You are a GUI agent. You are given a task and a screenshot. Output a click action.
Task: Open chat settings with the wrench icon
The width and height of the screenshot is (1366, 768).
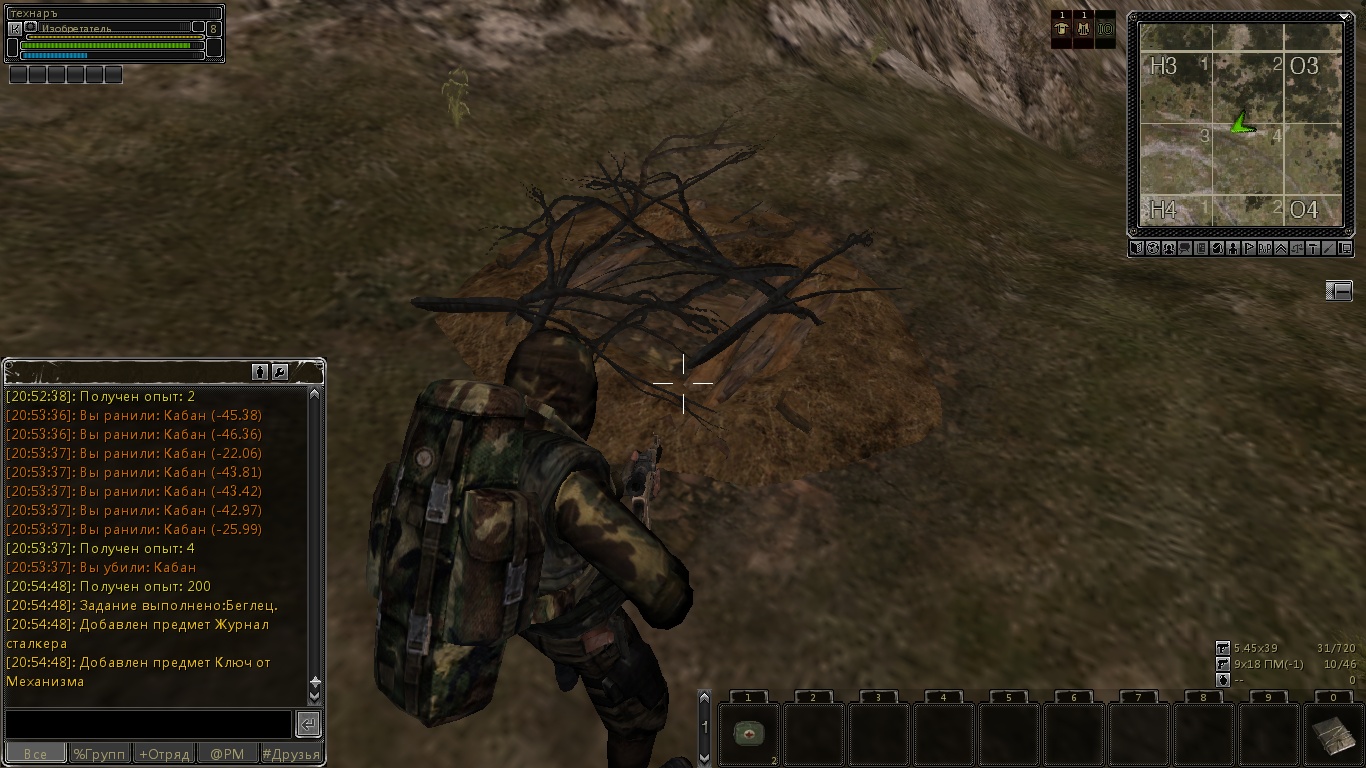coord(280,372)
